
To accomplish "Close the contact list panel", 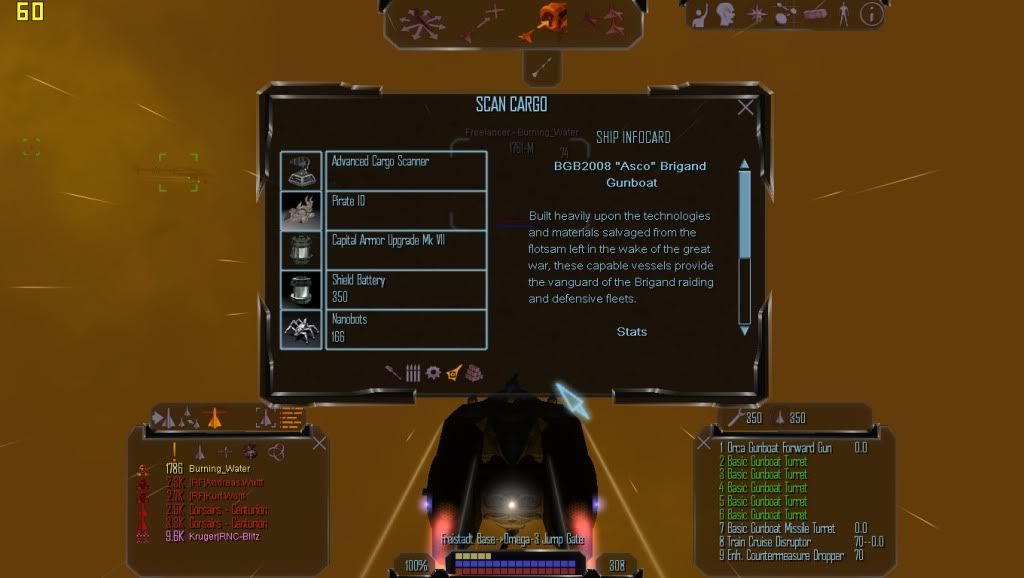I will point(319,443).
